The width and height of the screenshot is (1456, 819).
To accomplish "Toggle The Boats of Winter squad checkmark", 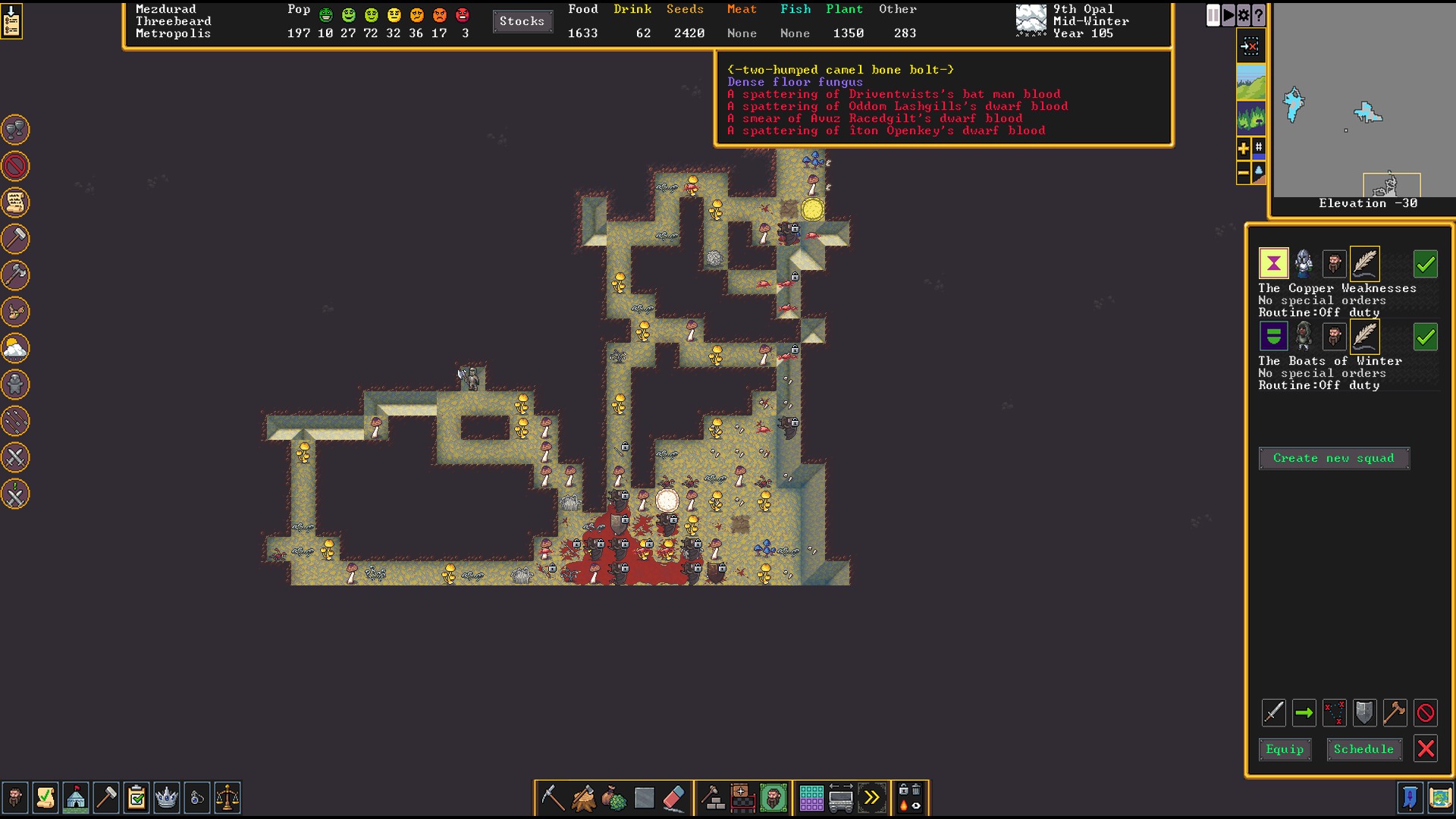I will pos(1426,337).
